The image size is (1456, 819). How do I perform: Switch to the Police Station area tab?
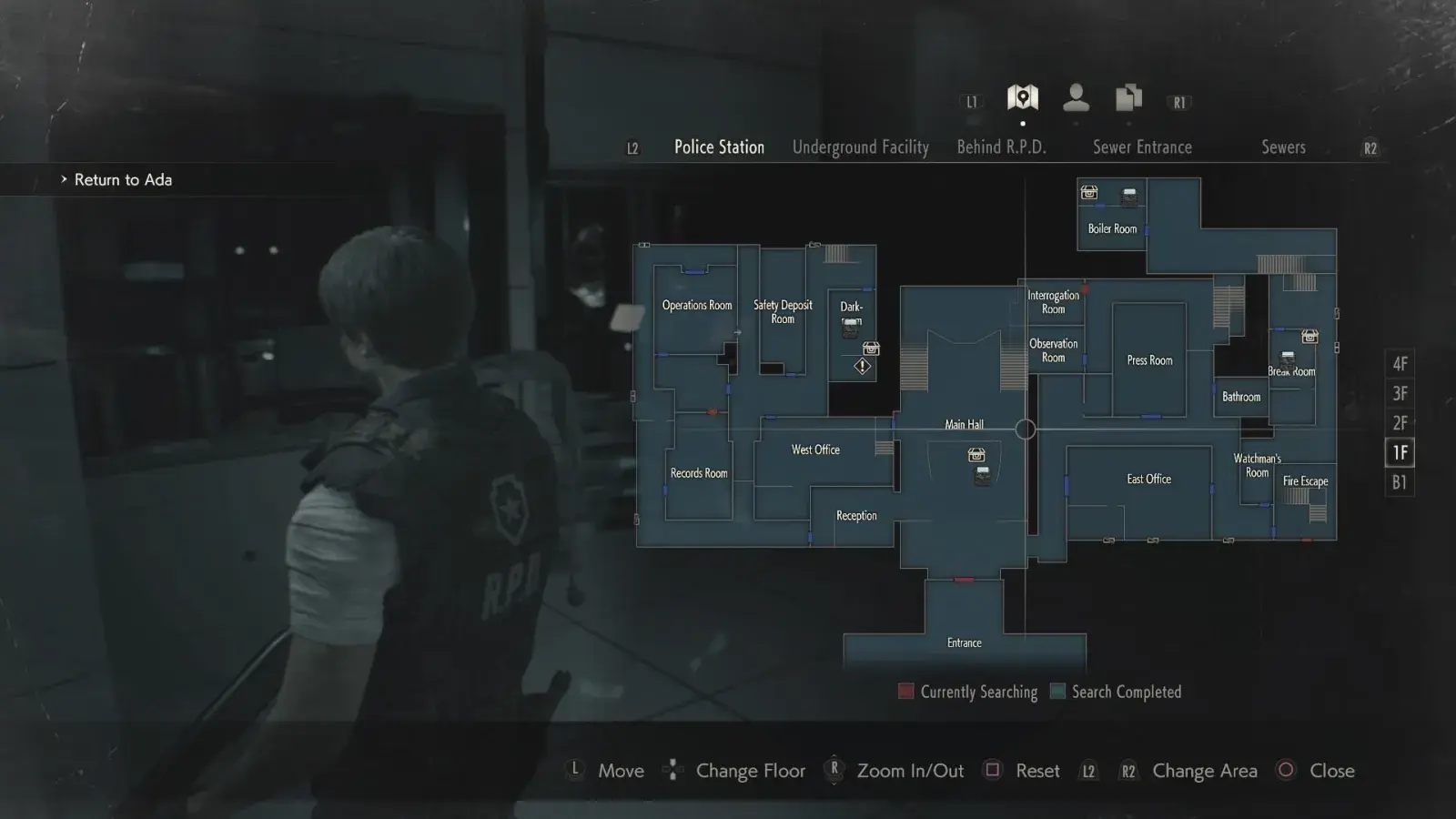[719, 147]
